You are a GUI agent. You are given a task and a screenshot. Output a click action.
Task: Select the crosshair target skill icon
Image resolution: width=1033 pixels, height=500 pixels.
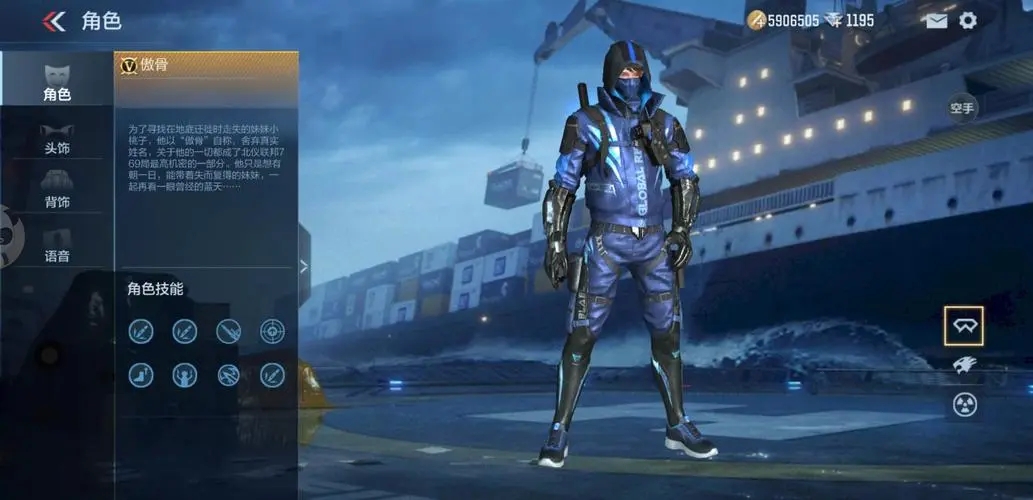click(x=272, y=331)
